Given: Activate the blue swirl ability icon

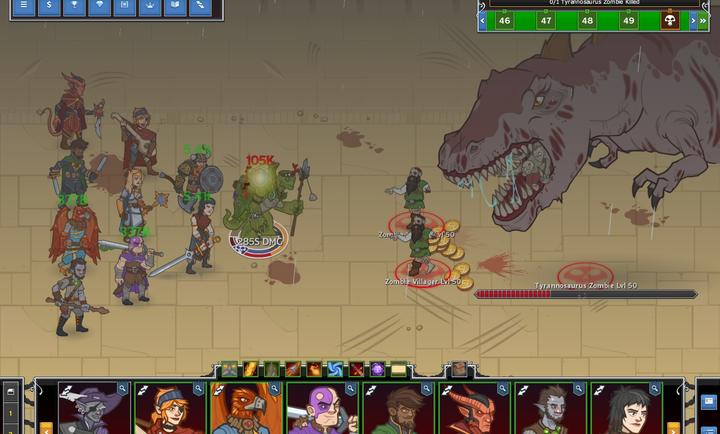Looking at the screenshot, I should [x=335, y=370].
